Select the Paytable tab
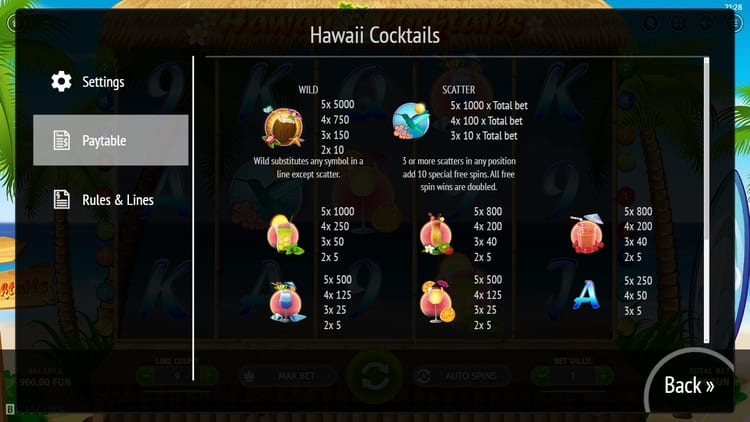750x422 pixels. (110, 140)
